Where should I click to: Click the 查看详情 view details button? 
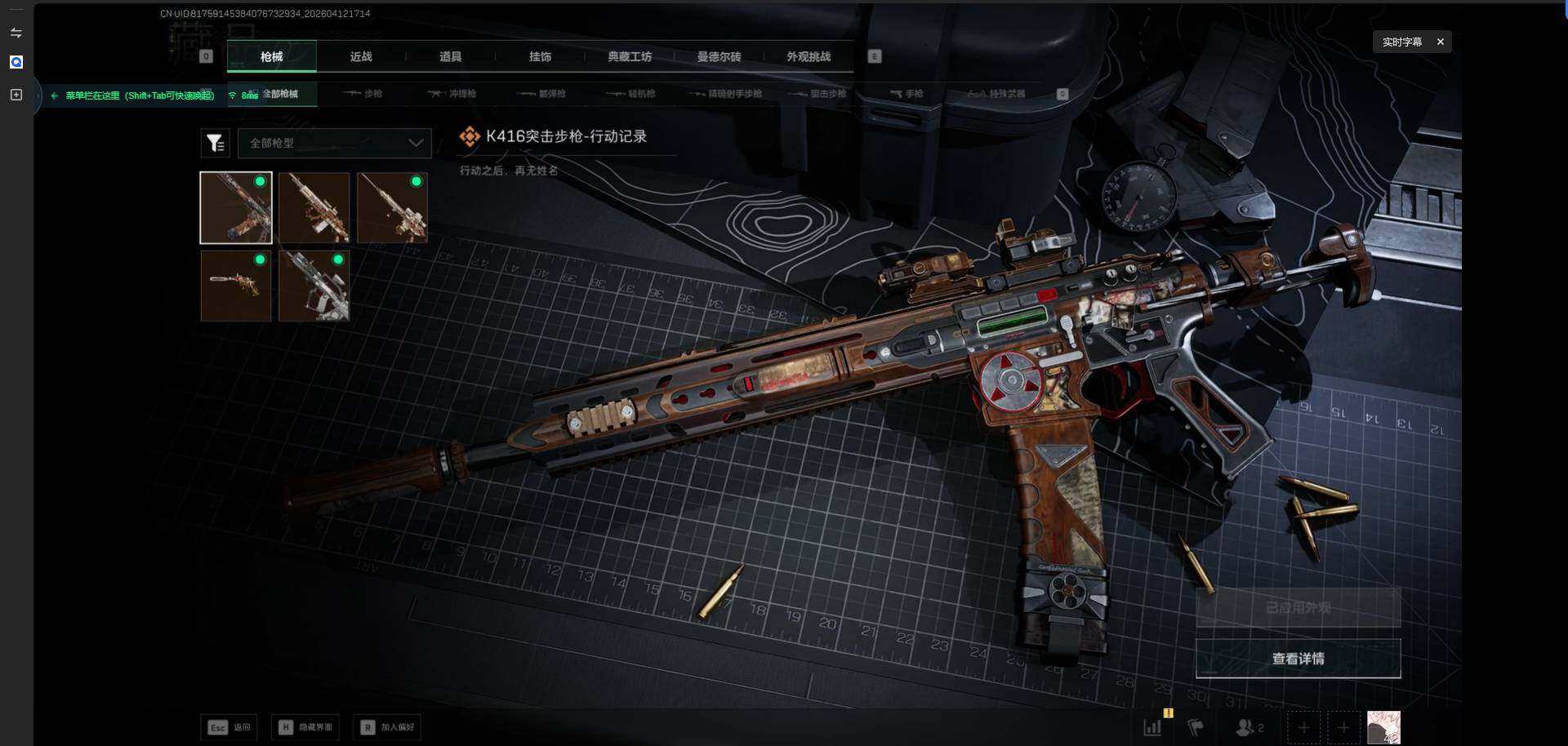coord(1298,659)
